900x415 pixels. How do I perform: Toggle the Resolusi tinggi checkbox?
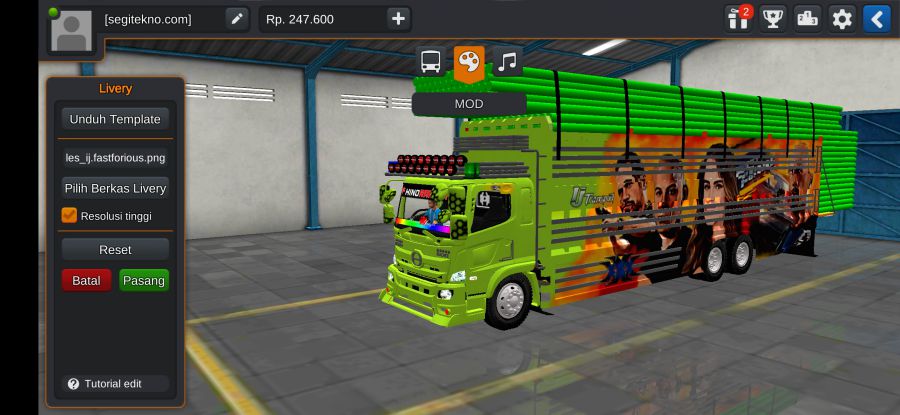pyautogui.click(x=69, y=215)
